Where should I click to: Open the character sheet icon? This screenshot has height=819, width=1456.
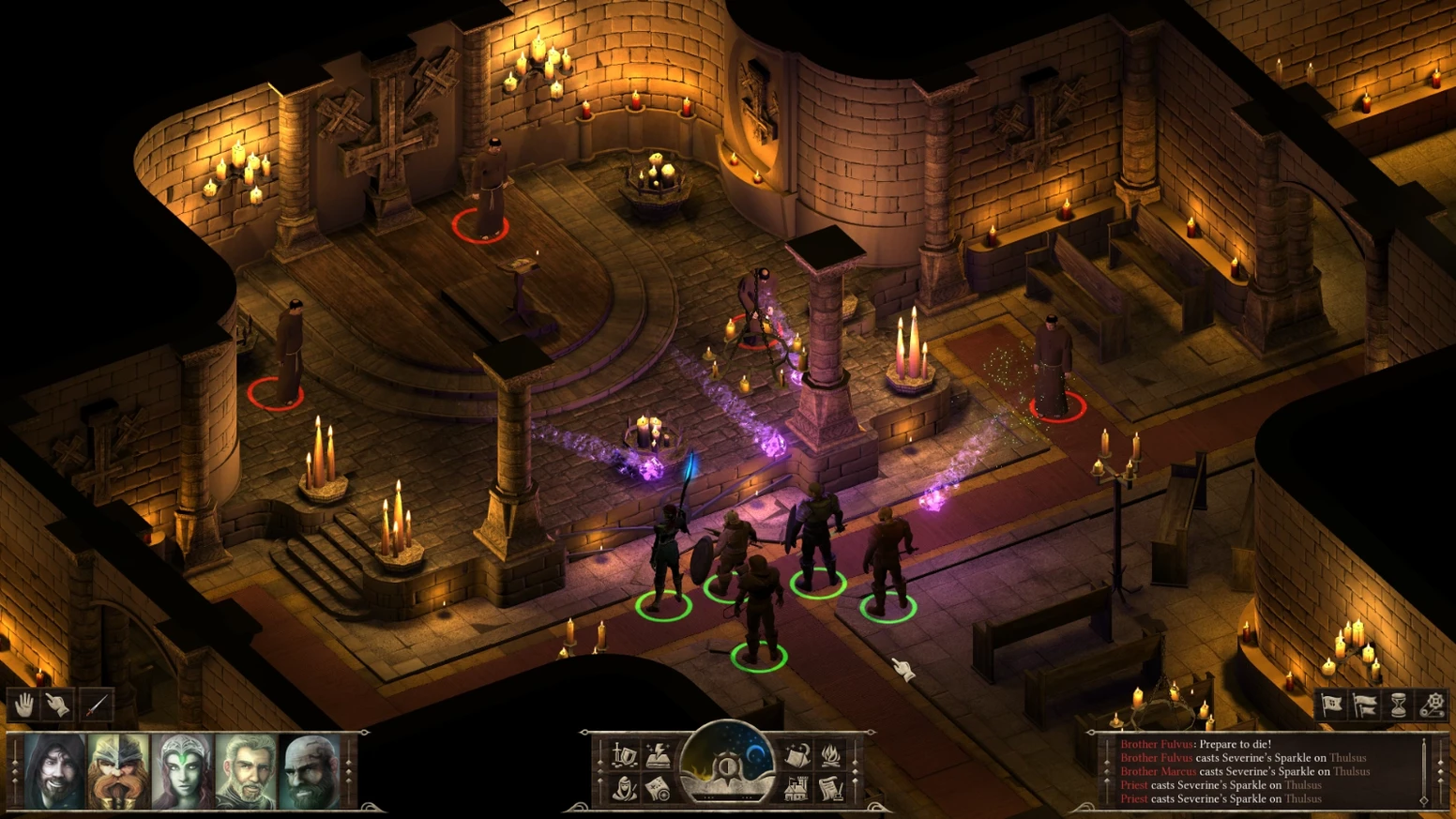(659, 756)
